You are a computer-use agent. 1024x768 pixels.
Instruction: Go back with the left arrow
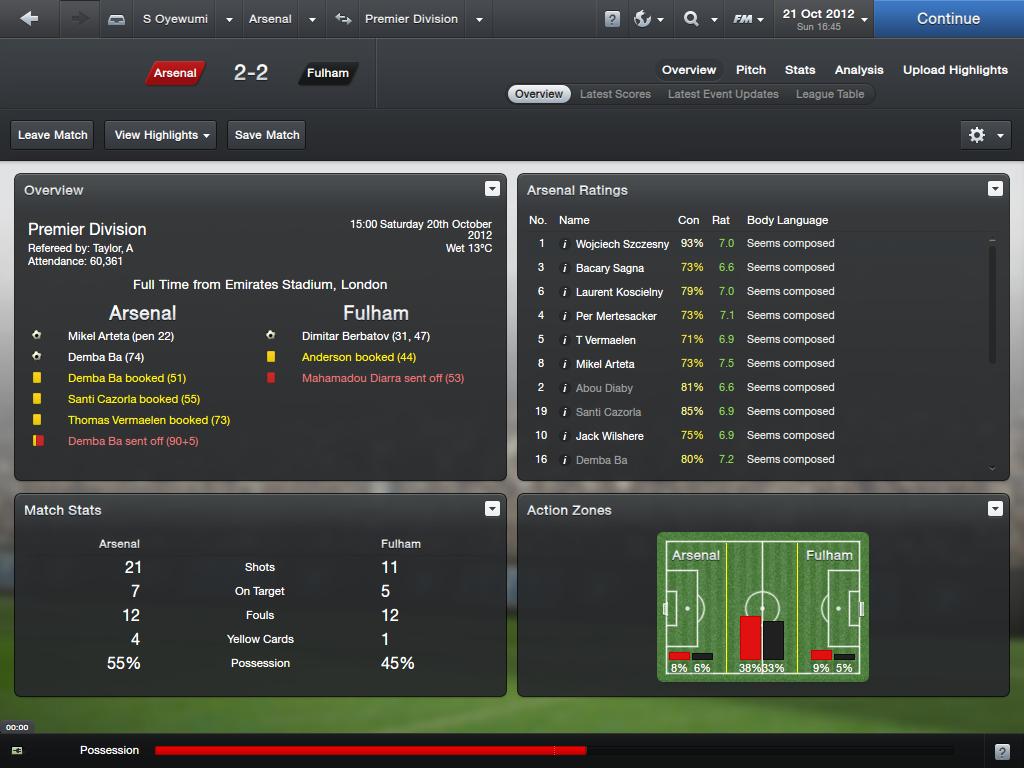coord(29,19)
